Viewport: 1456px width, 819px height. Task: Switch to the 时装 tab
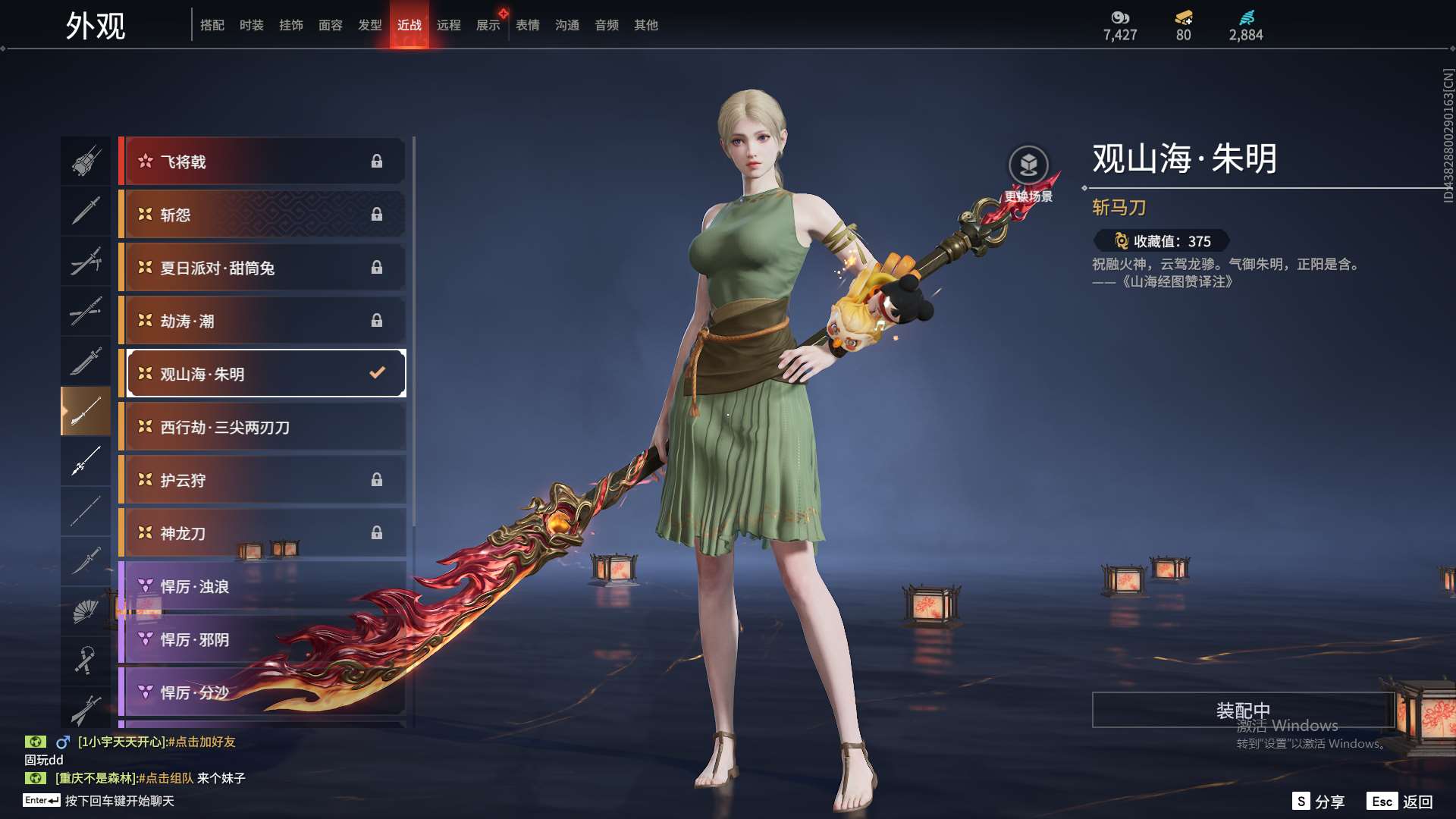pyautogui.click(x=251, y=25)
